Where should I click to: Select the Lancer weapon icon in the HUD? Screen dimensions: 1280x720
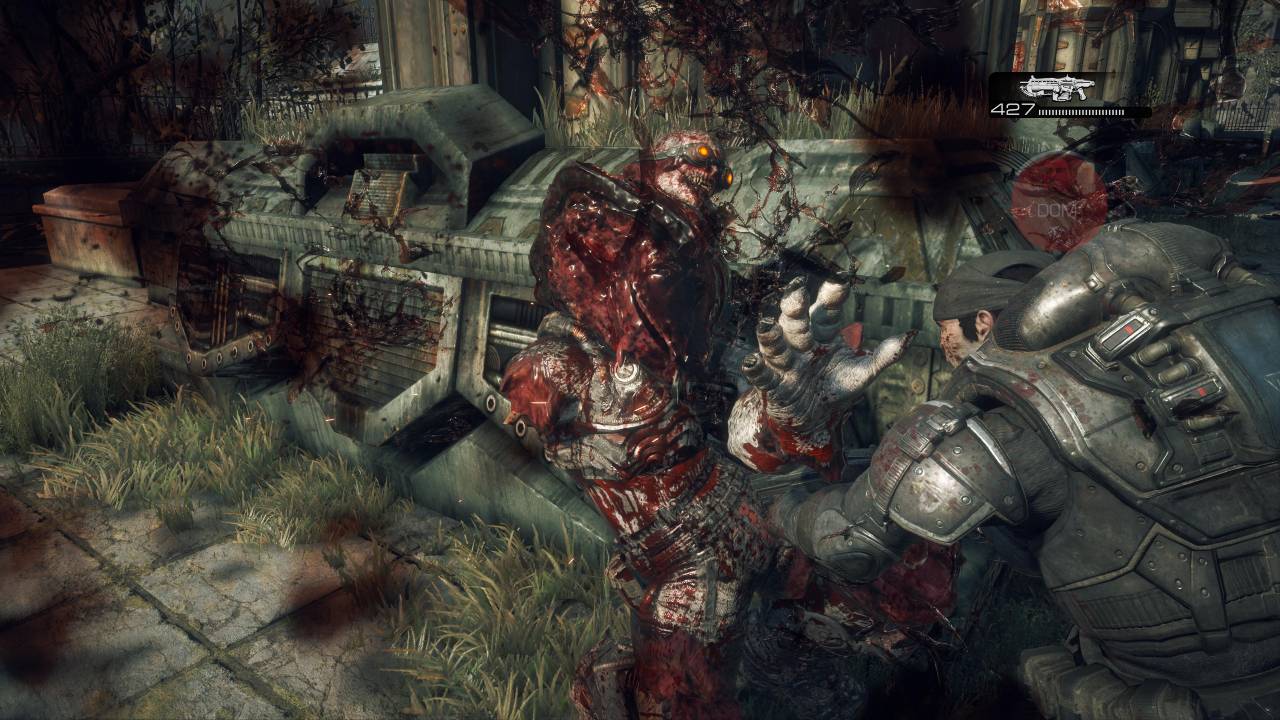click(x=1055, y=86)
